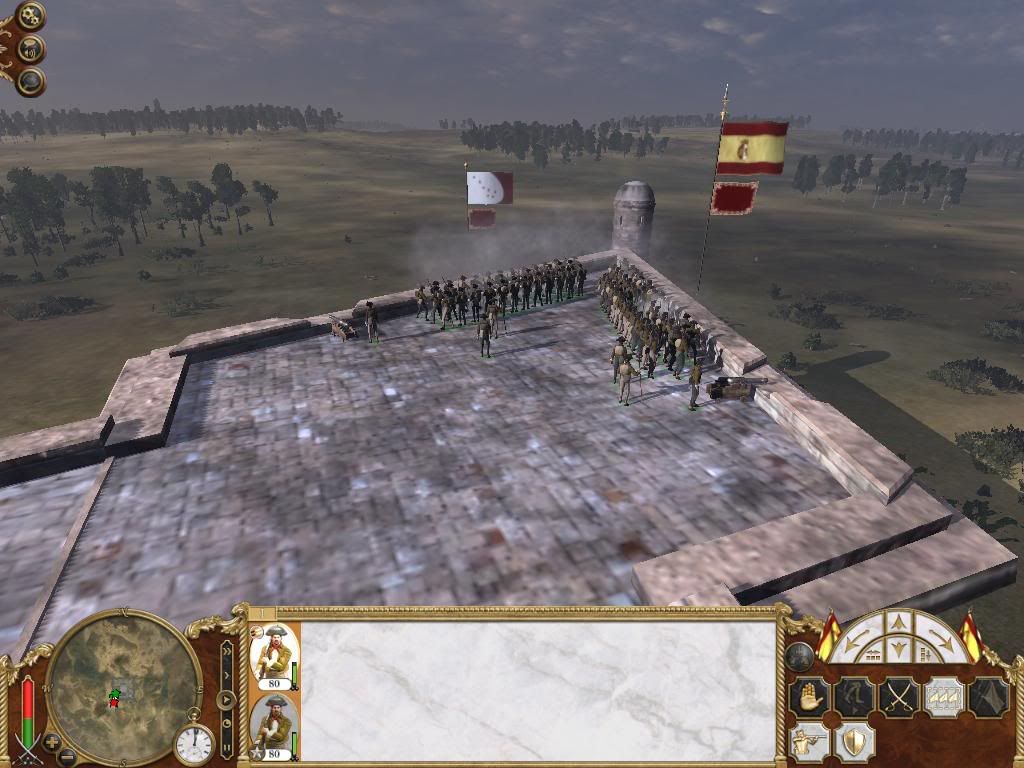Screen dimensions: 1024x768
Task: Pause the battle with the pause button
Action: (x=227, y=745)
